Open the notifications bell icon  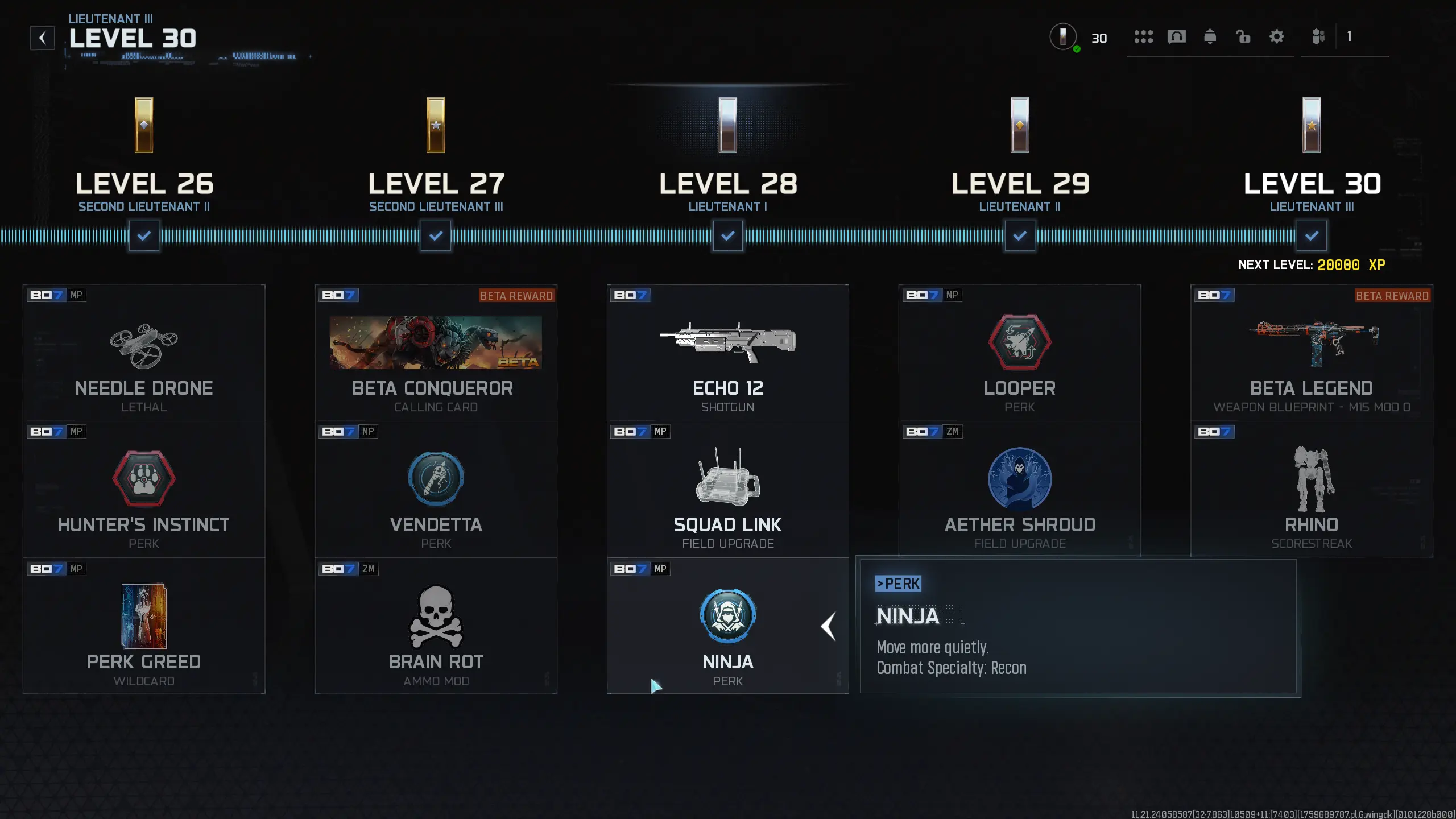click(x=1210, y=36)
